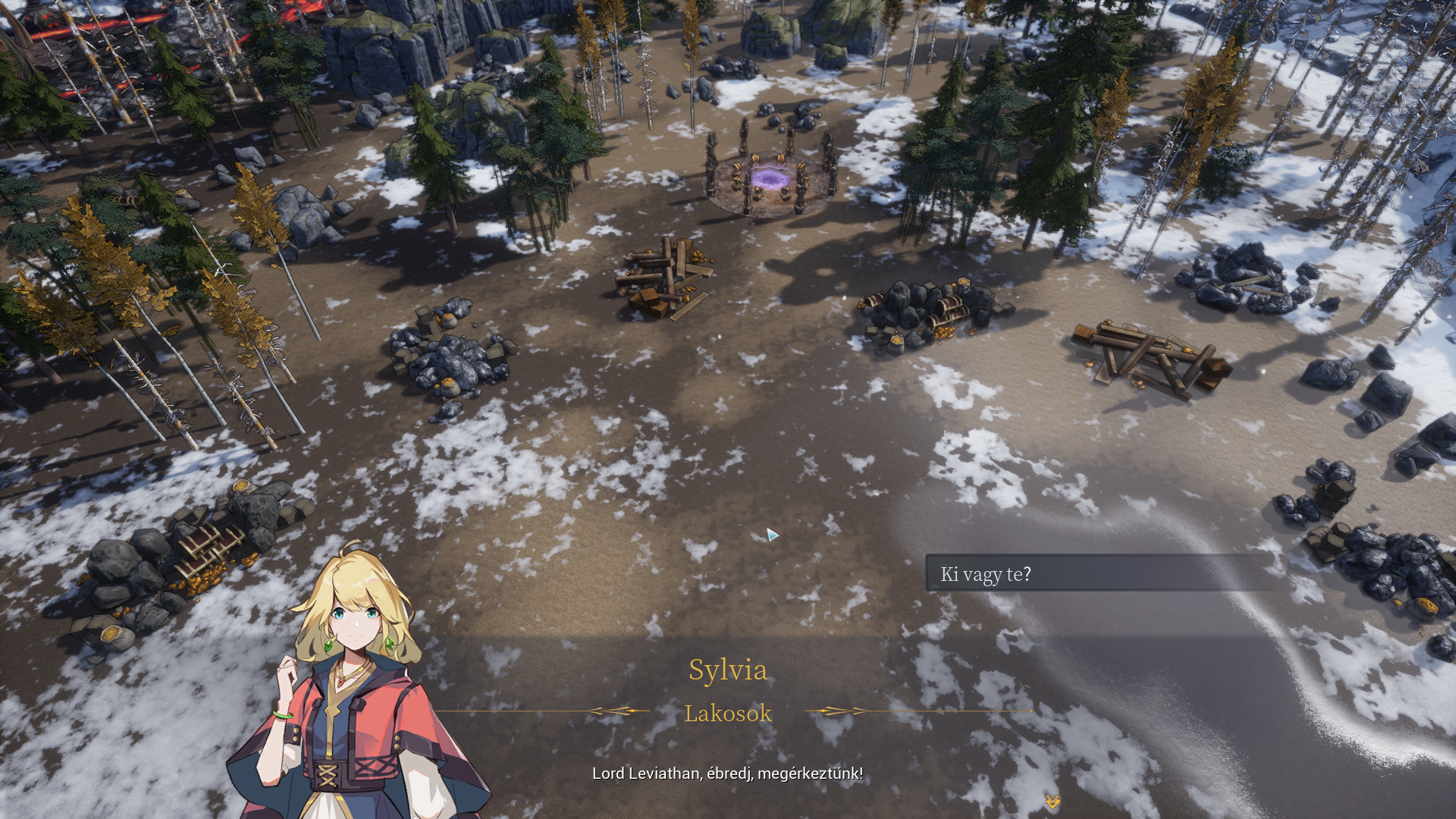Advance dialogue with the golden arrow
The width and height of the screenshot is (1456, 819).
1052,802
